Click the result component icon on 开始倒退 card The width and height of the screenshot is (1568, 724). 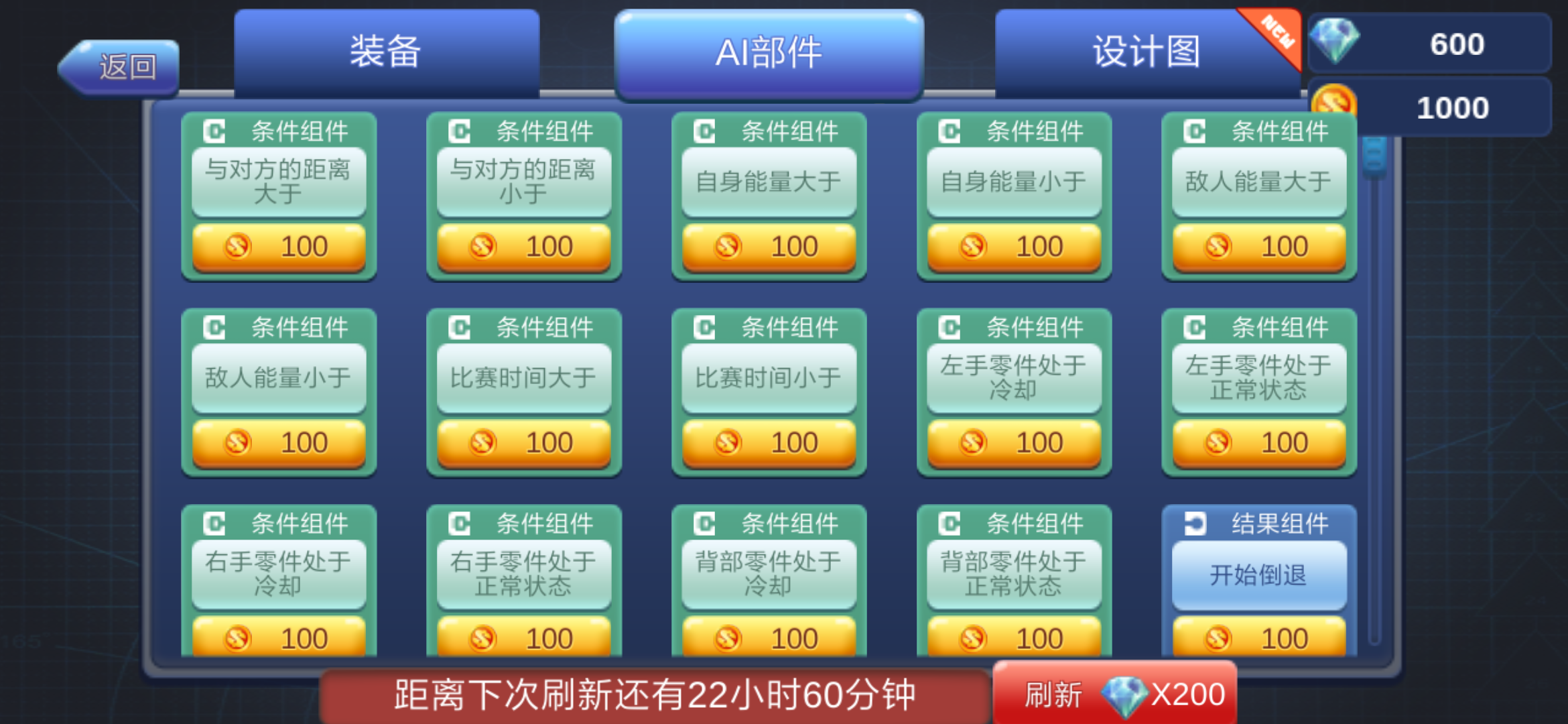click(x=1196, y=525)
